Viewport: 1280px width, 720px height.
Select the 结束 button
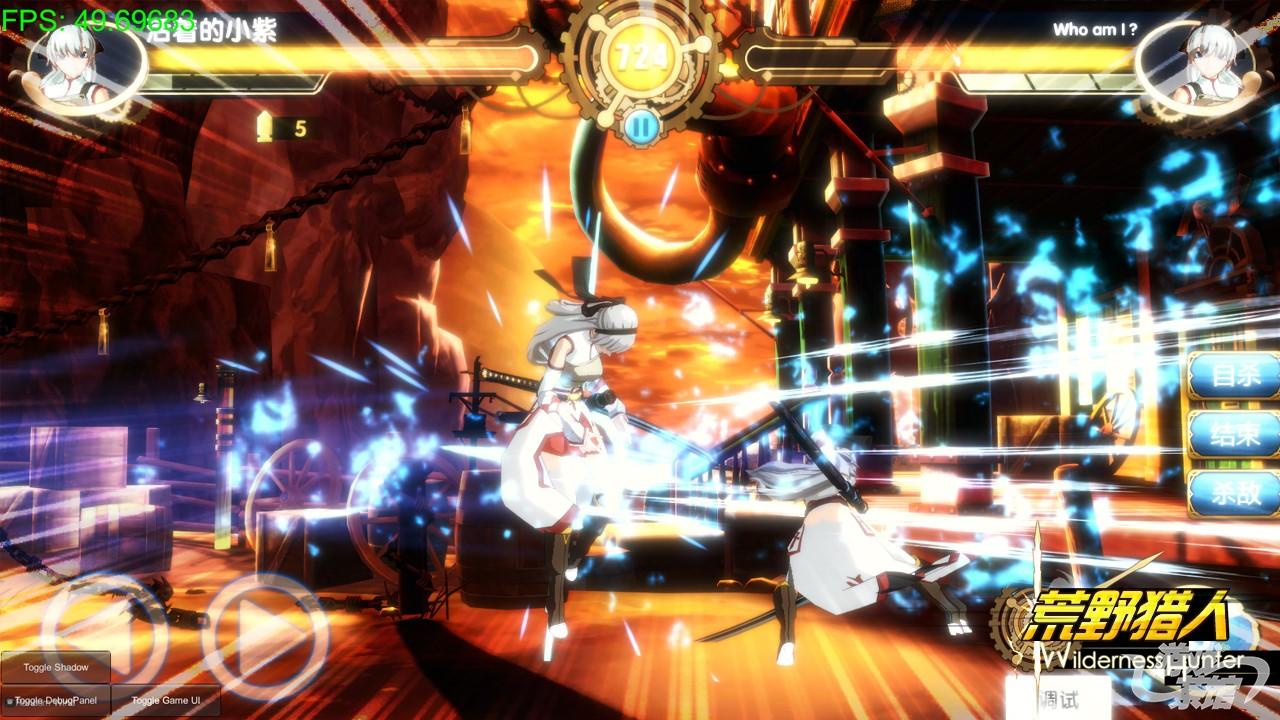(x=1234, y=435)
